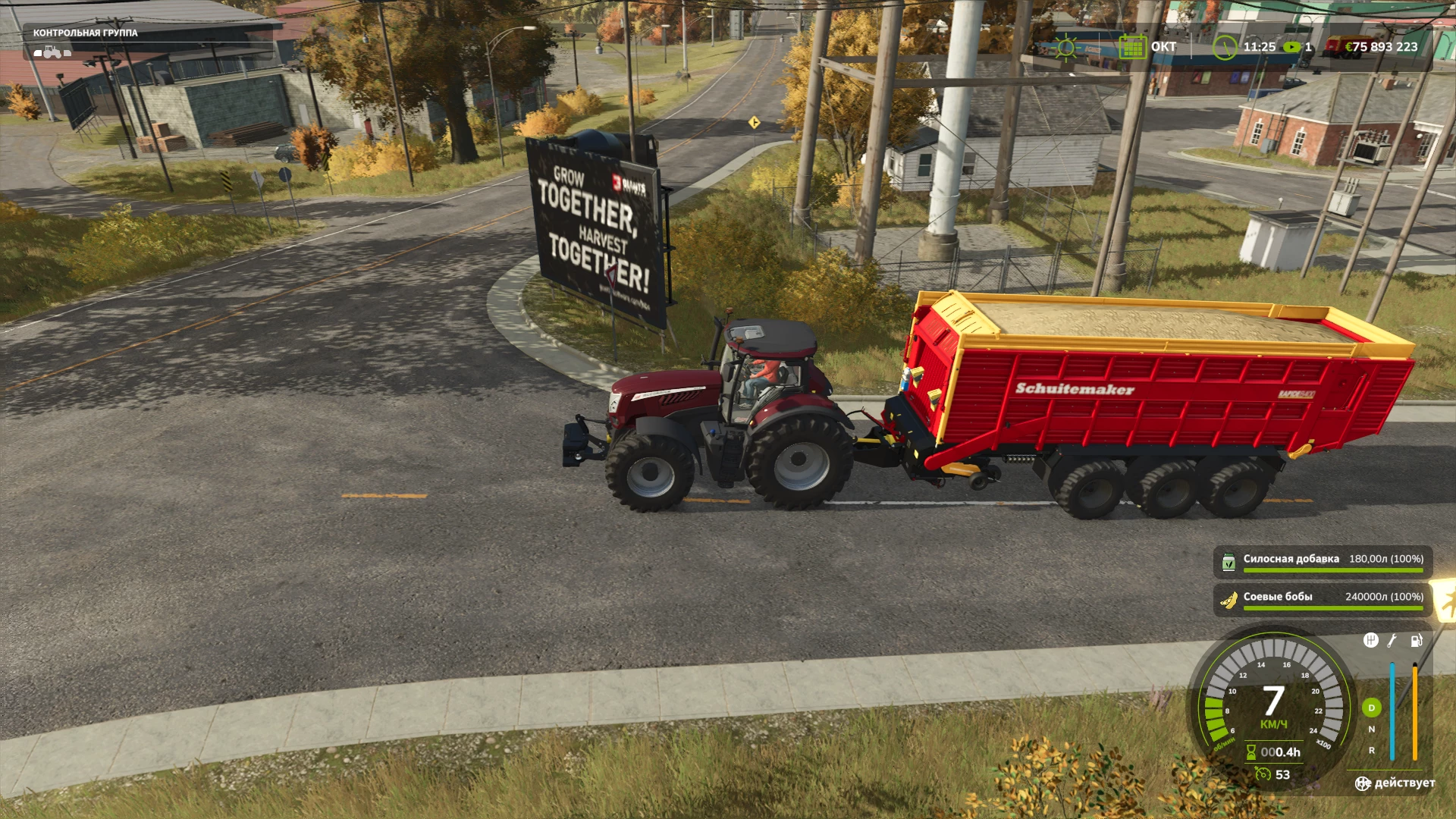Select the silage additive jar icon
The width and height of the screenshot is (1456, 819).
point(1228,562)
